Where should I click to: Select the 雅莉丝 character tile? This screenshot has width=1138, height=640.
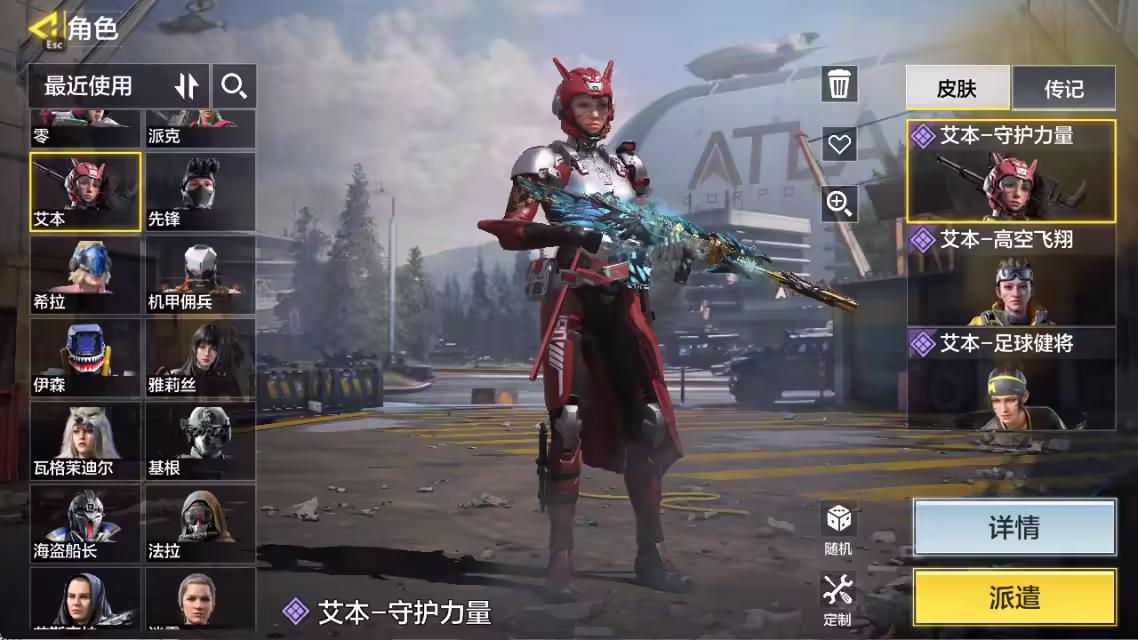[200, 359]
